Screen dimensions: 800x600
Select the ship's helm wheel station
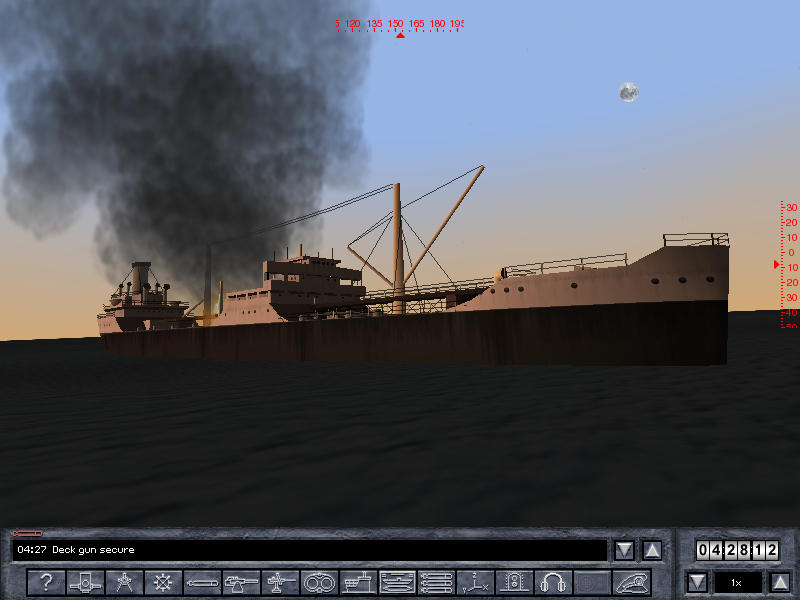click(163, 582)
